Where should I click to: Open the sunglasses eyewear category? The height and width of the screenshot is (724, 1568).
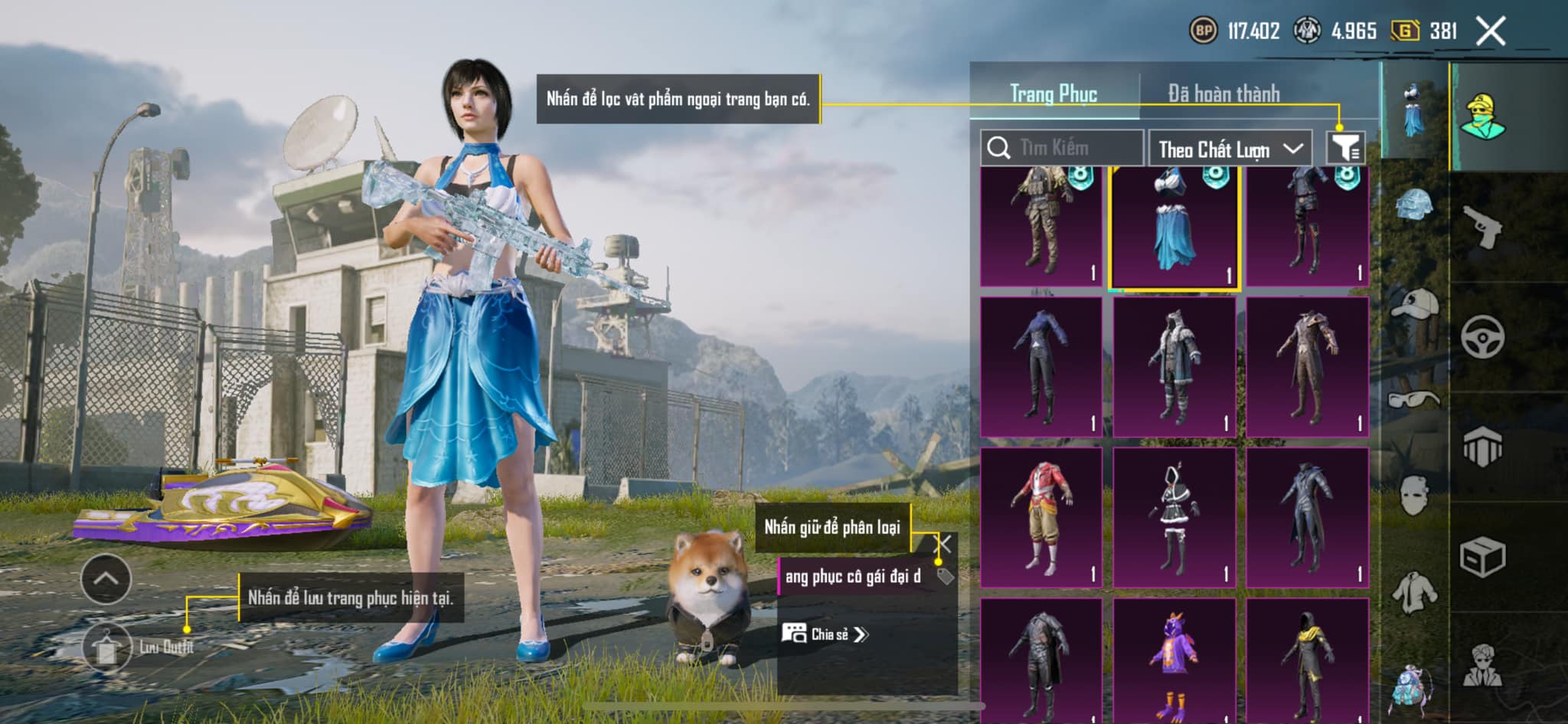[1414, 399]
